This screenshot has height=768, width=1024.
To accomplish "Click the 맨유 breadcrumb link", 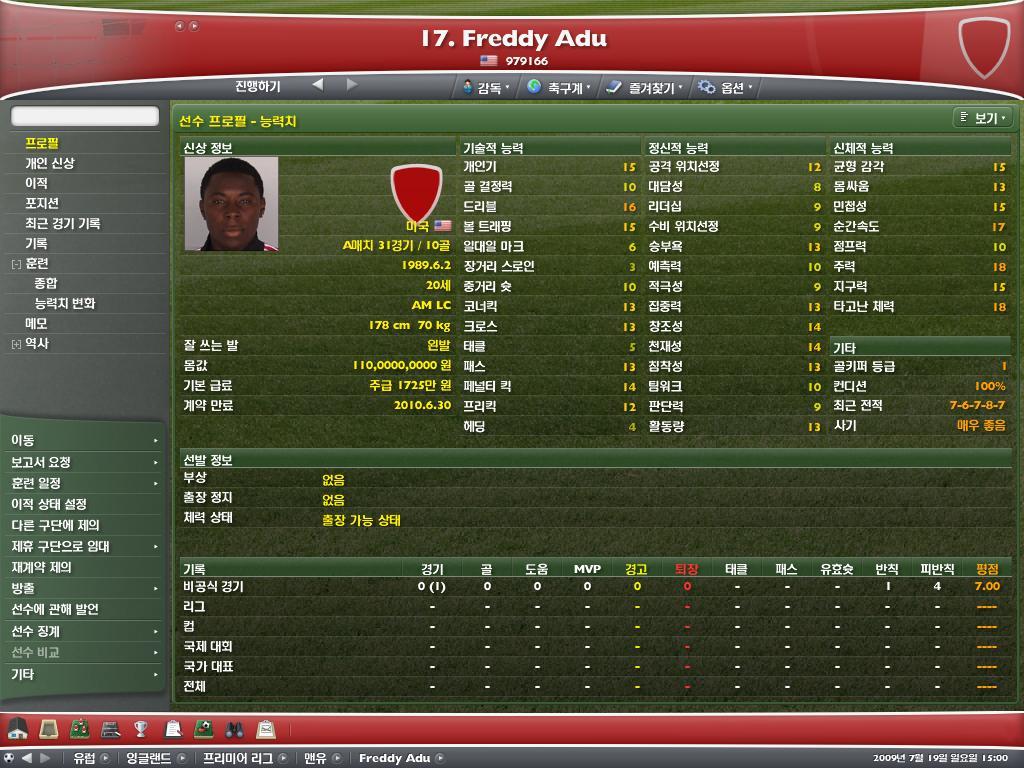I will (316, 758).
